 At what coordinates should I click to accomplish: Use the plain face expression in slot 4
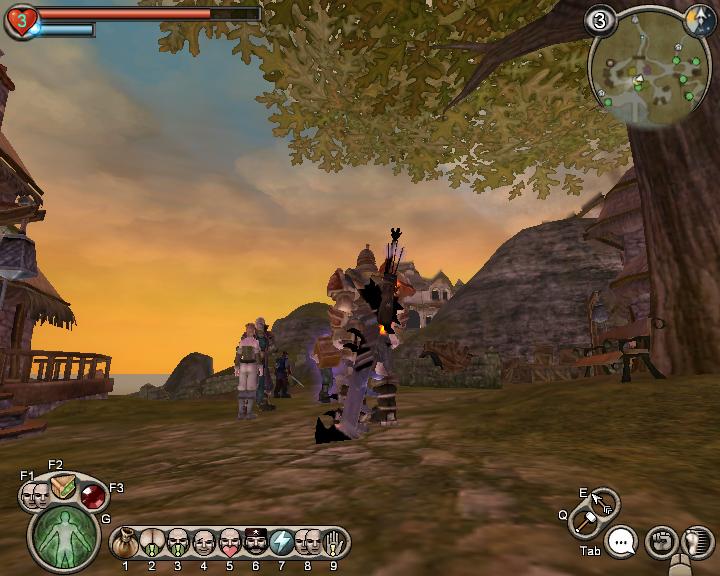[204, 544]
